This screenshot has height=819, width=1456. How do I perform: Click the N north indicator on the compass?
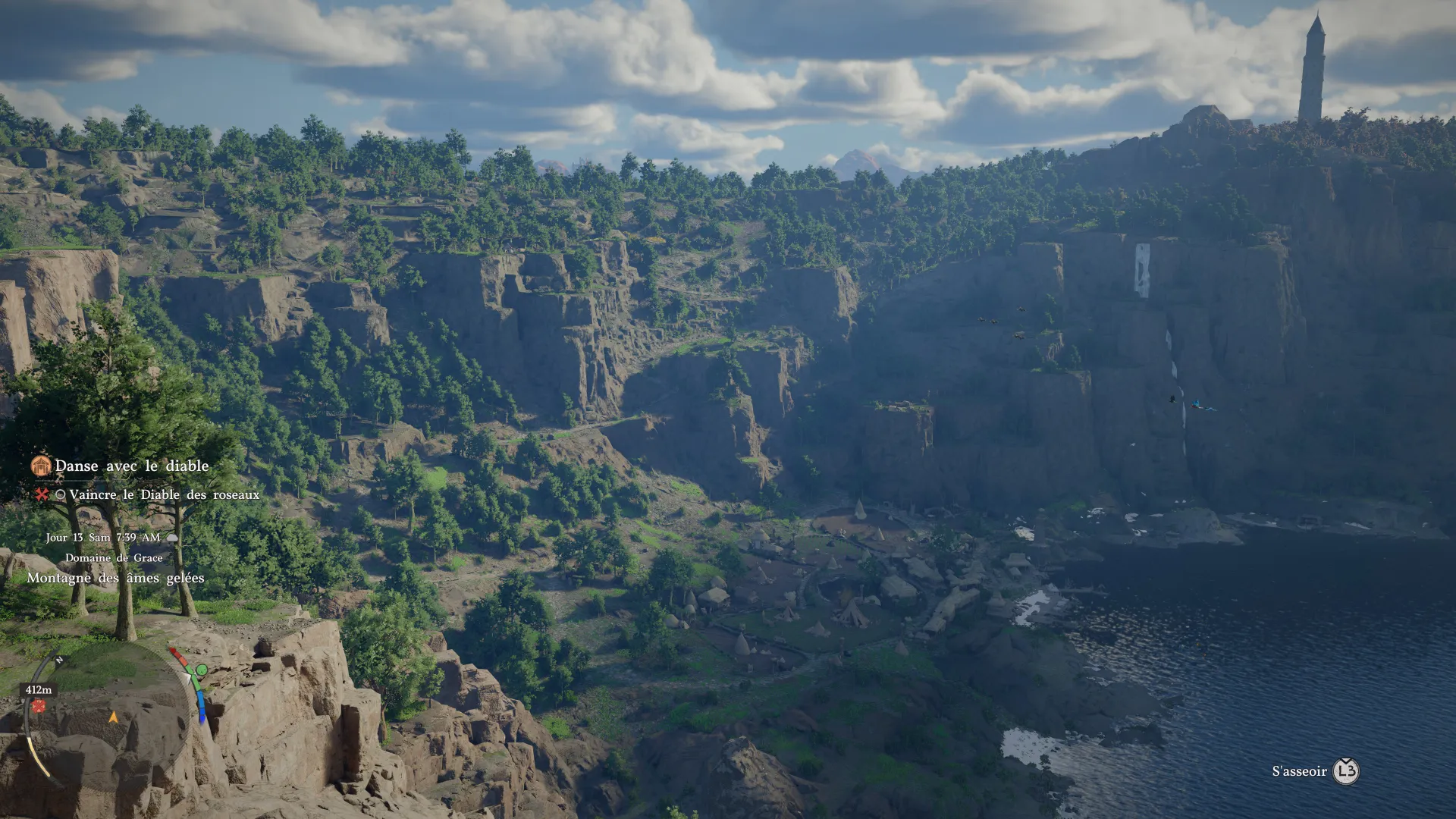pos(59,660)
